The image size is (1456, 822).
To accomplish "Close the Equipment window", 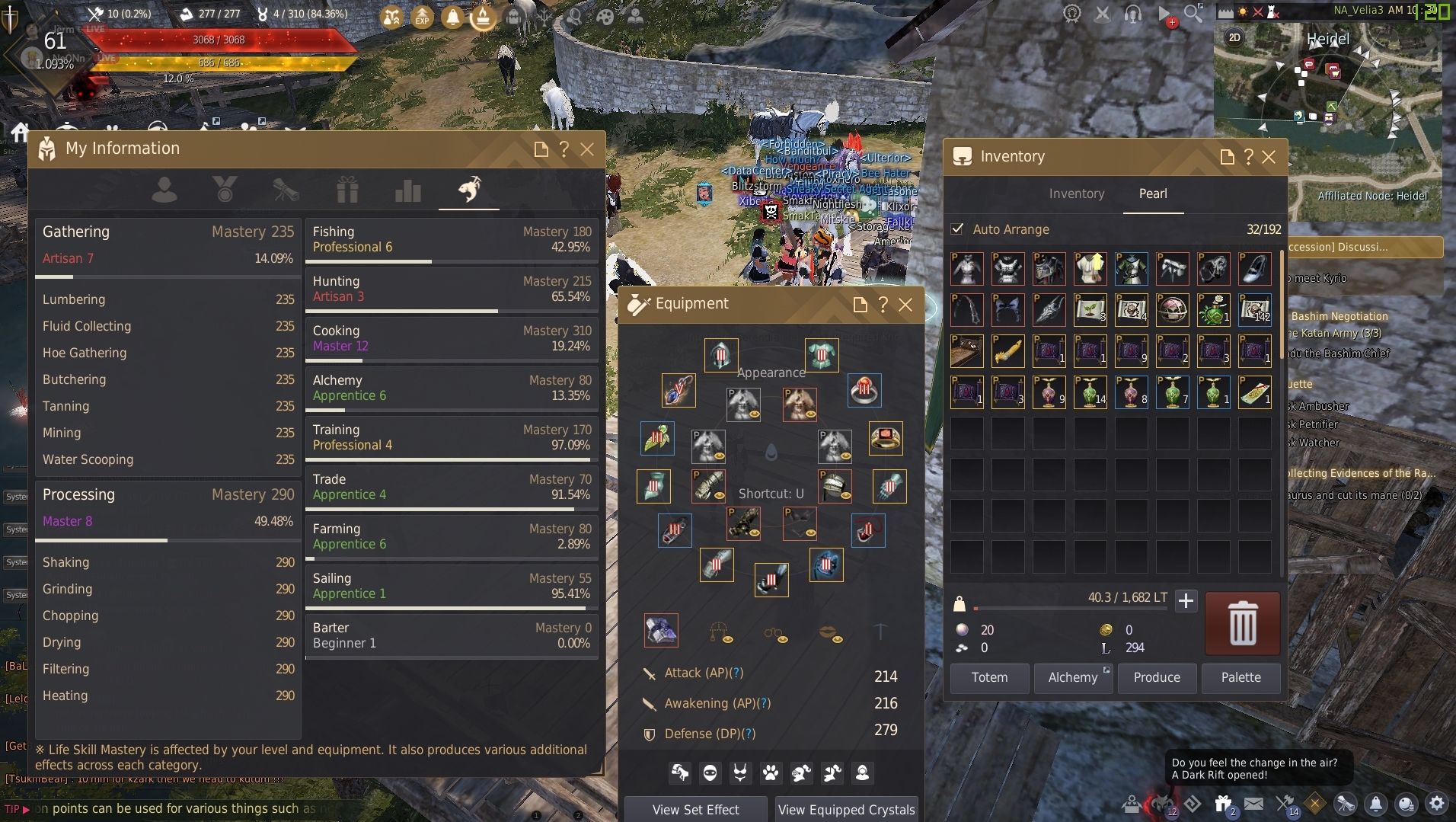I will click(905, 305).
